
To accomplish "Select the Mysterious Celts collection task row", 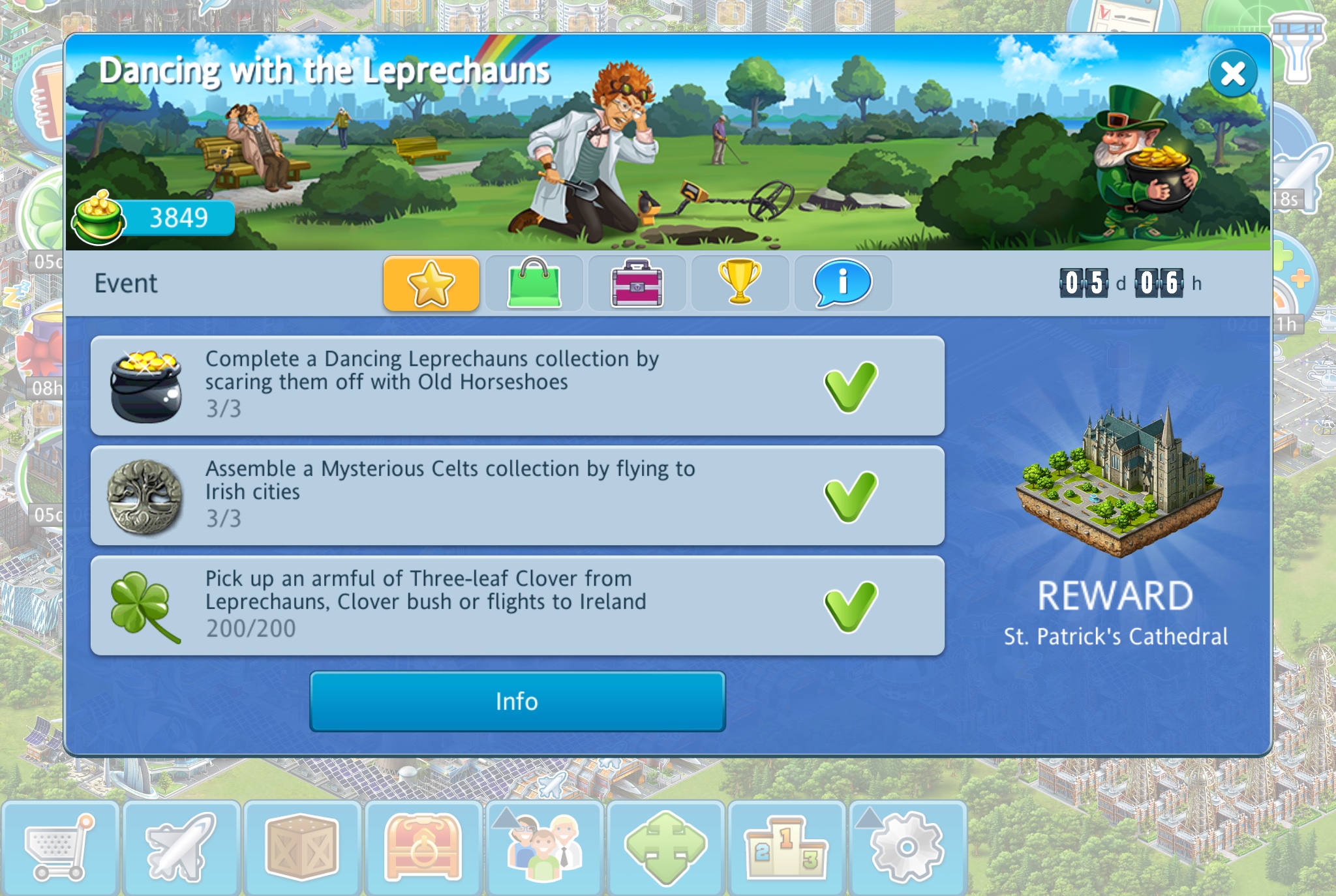I will click(517, 496).
